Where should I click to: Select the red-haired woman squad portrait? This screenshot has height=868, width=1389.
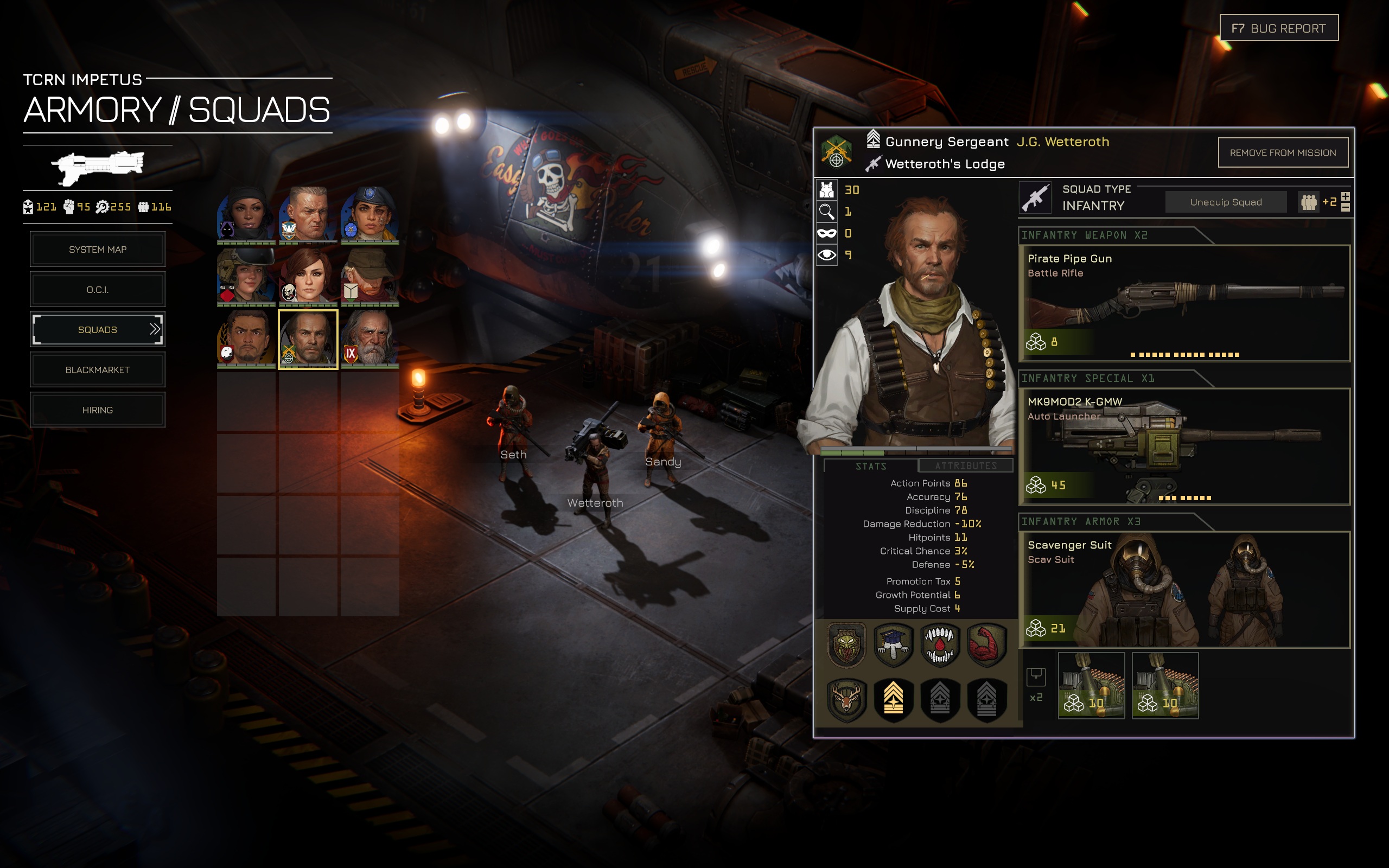308,277
